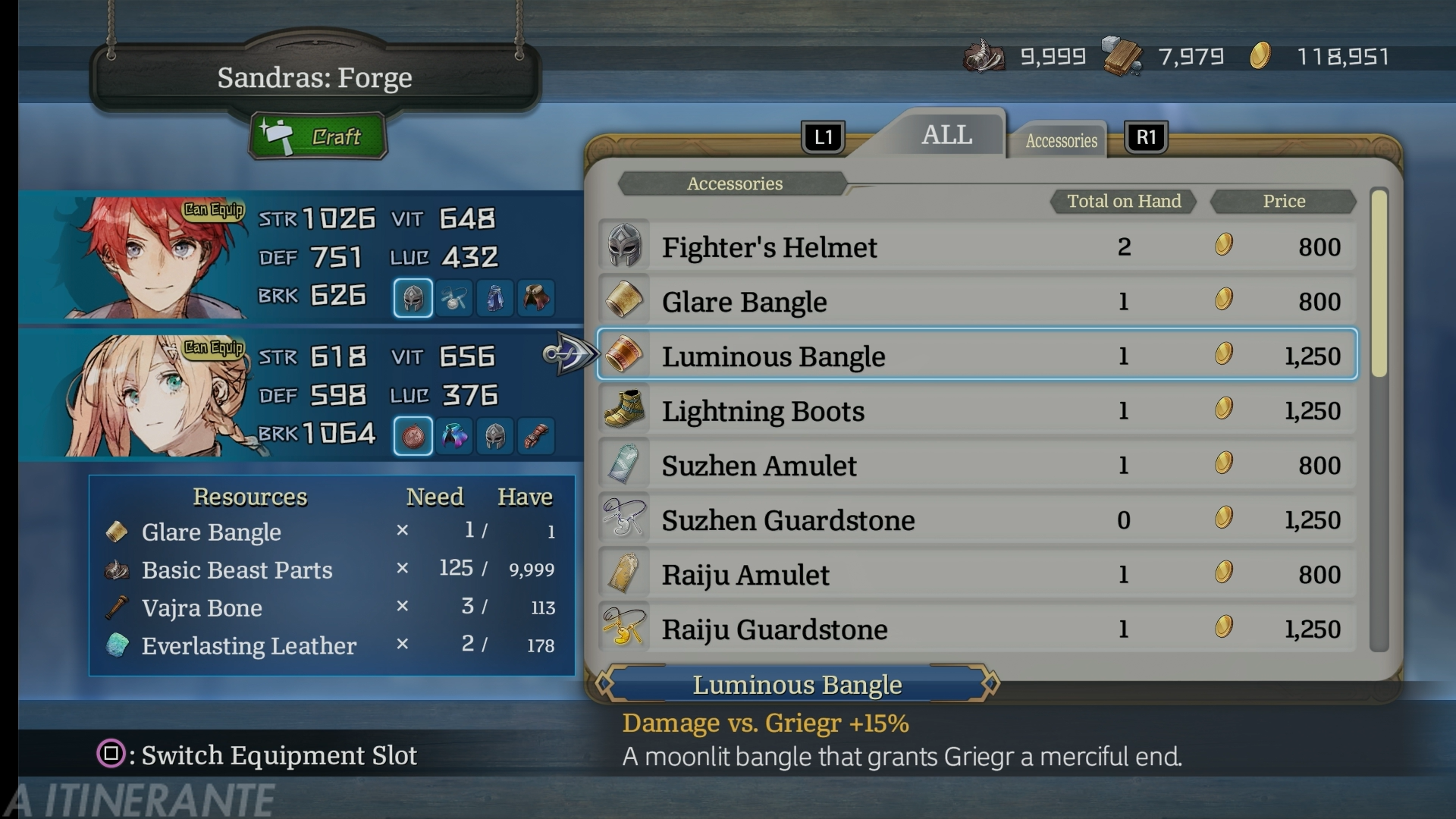Select the Luminous Bangle entry
The image size is (1456, 819).
[977, 355]
